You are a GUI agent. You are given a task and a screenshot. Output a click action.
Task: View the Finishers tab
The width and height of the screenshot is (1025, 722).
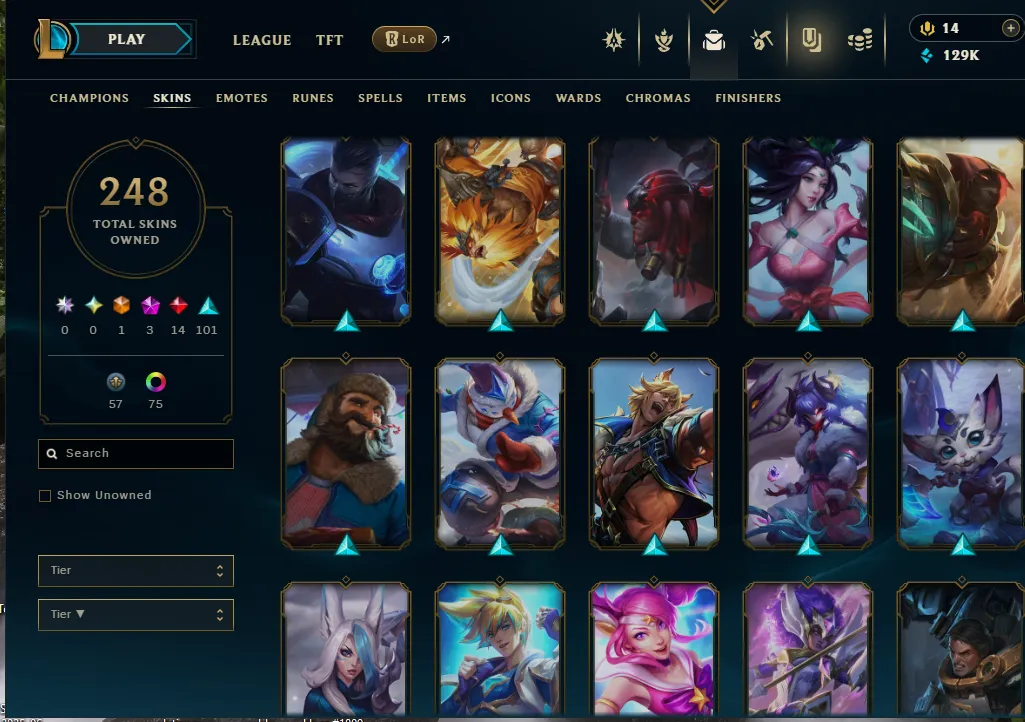(x=748, y=98)
